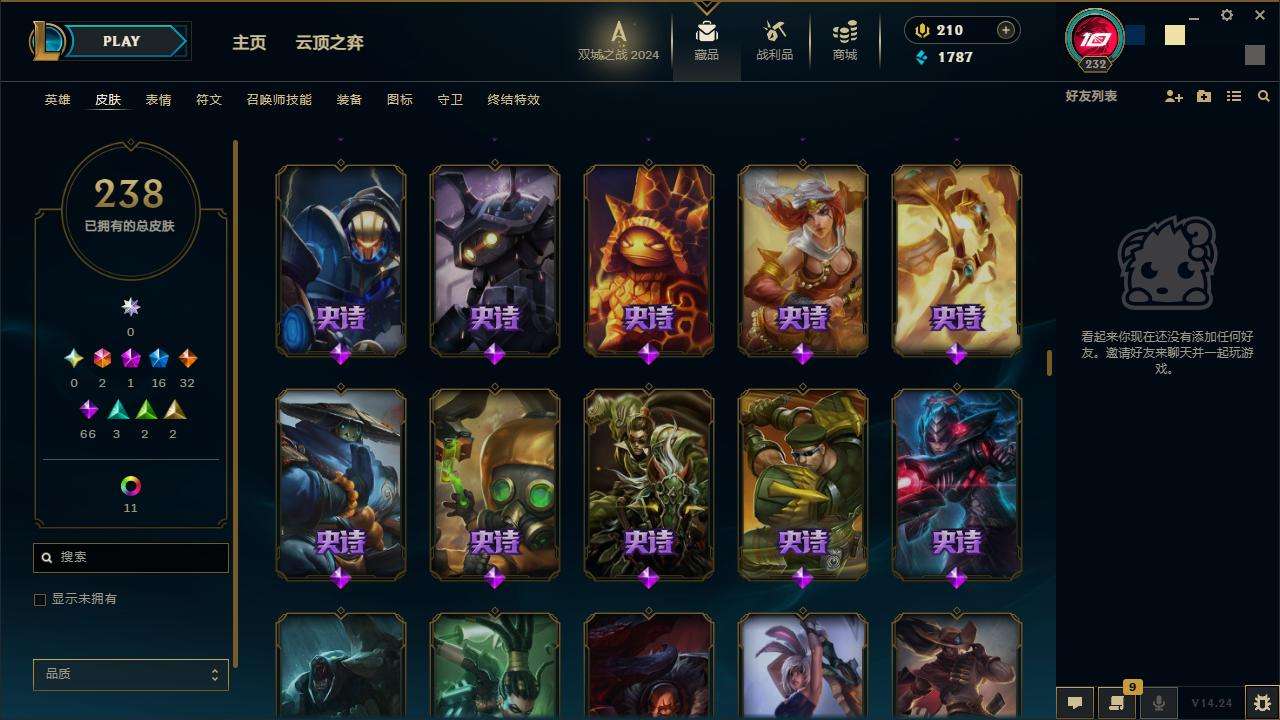
Task: Switch to the 英雄 champions tab
Action: [58, 100]
